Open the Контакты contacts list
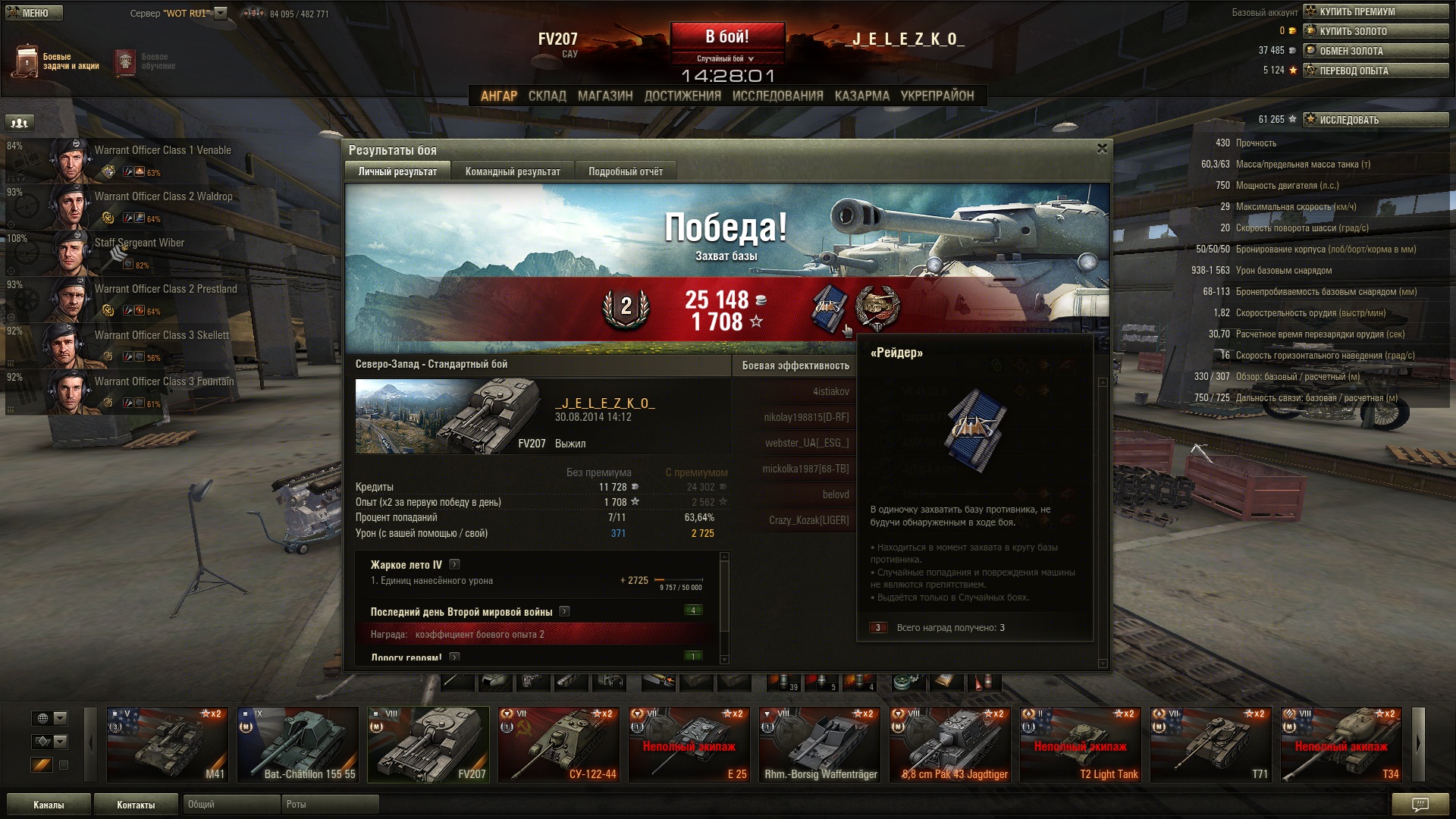This screenshot has width=1456, height=819. [x=136, y=805]
